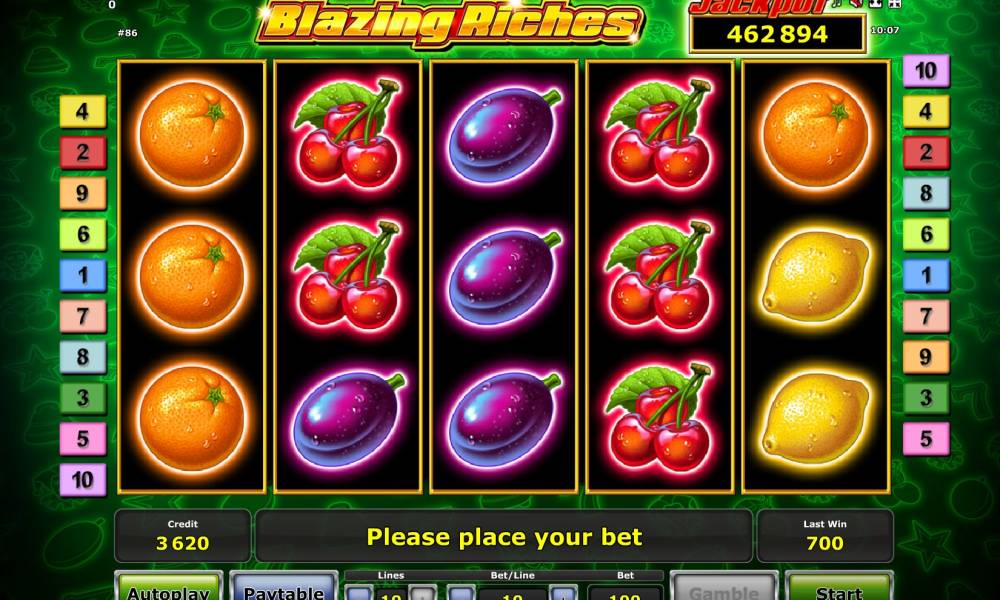Decrease the number of Lines
This screenshot has height=600, width=1000.
click(359, 593)
